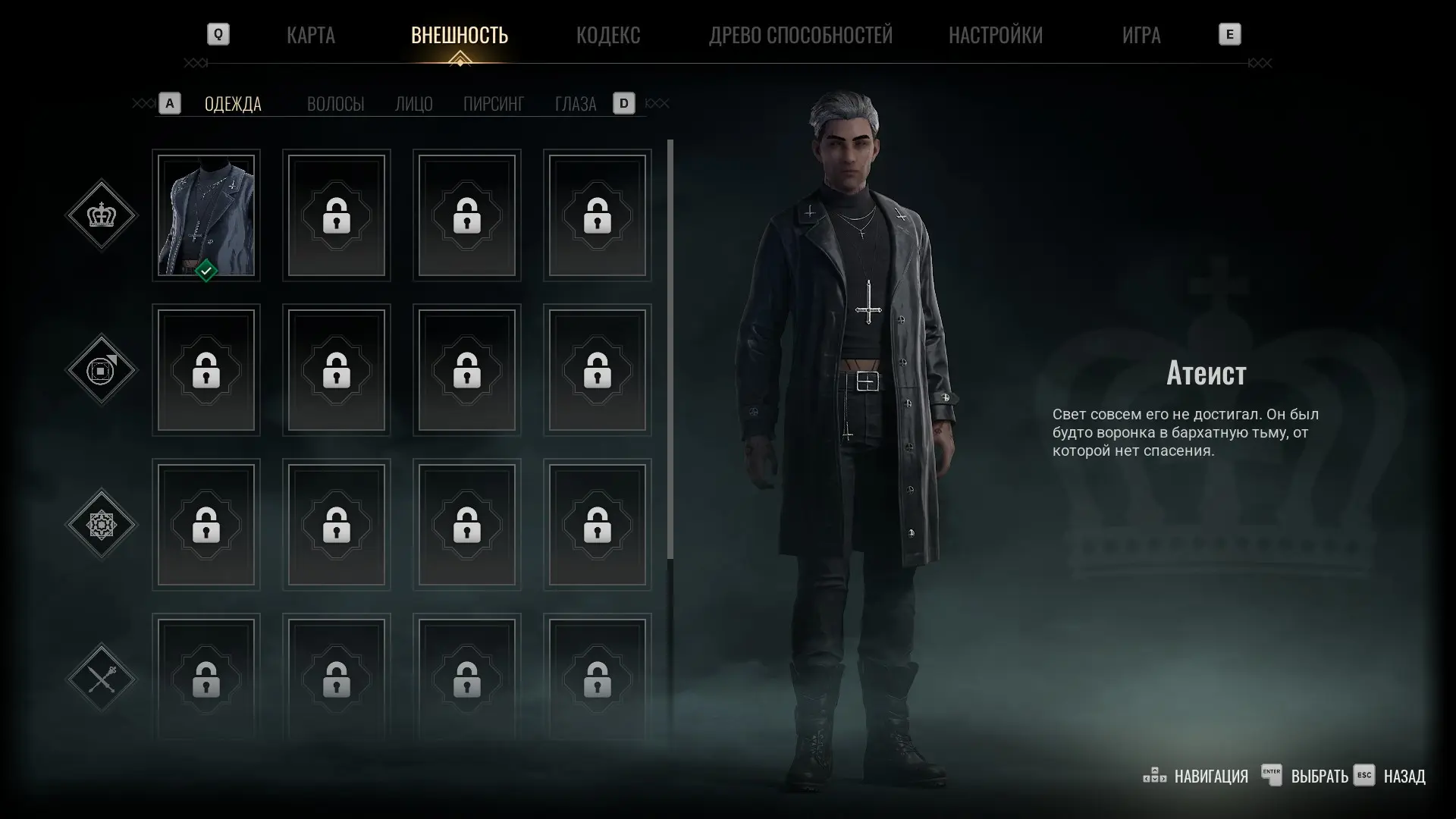Viewport: 1456px width, 819px height.
Task: Click the crossed scepter category icon
Action: click(102, 679)
